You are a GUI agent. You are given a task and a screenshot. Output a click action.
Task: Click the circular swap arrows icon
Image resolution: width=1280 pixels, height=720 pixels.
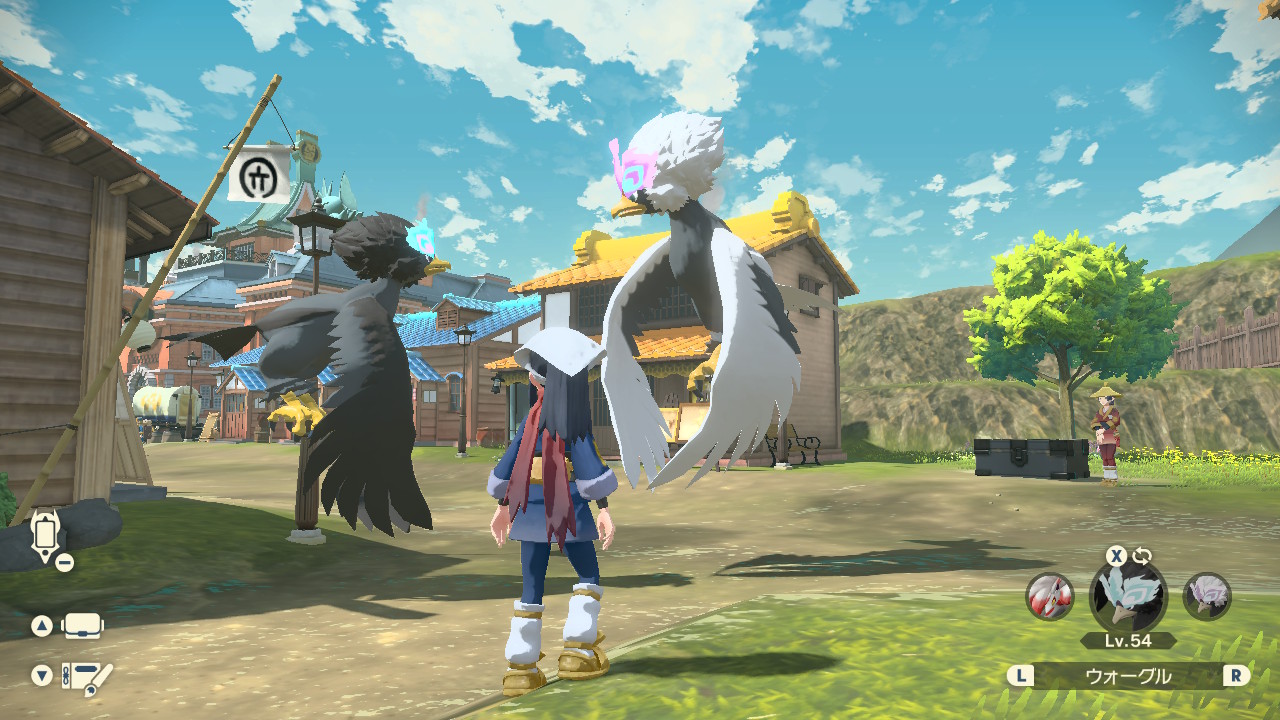point(1142,556)
